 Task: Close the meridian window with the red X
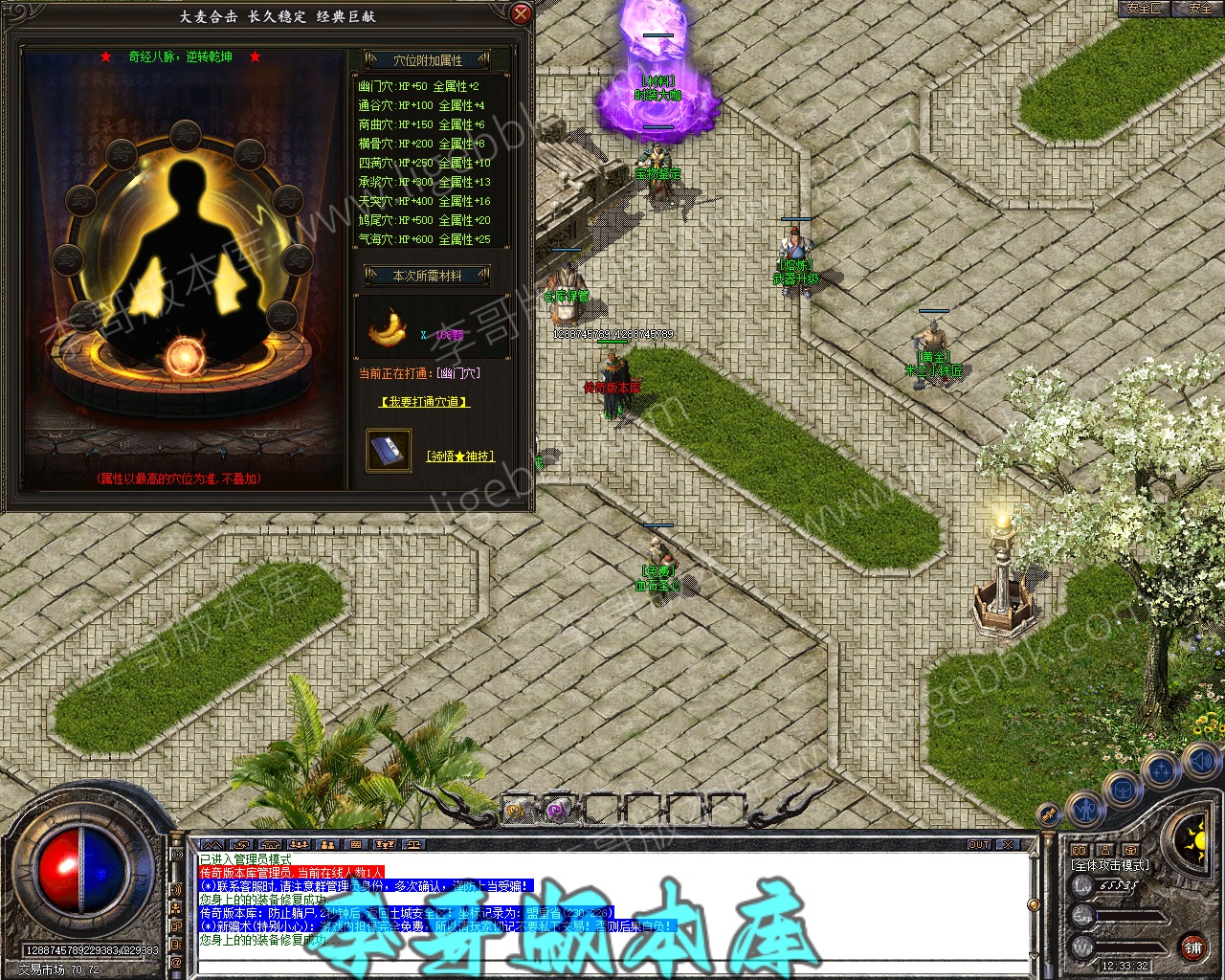[521, 13]
